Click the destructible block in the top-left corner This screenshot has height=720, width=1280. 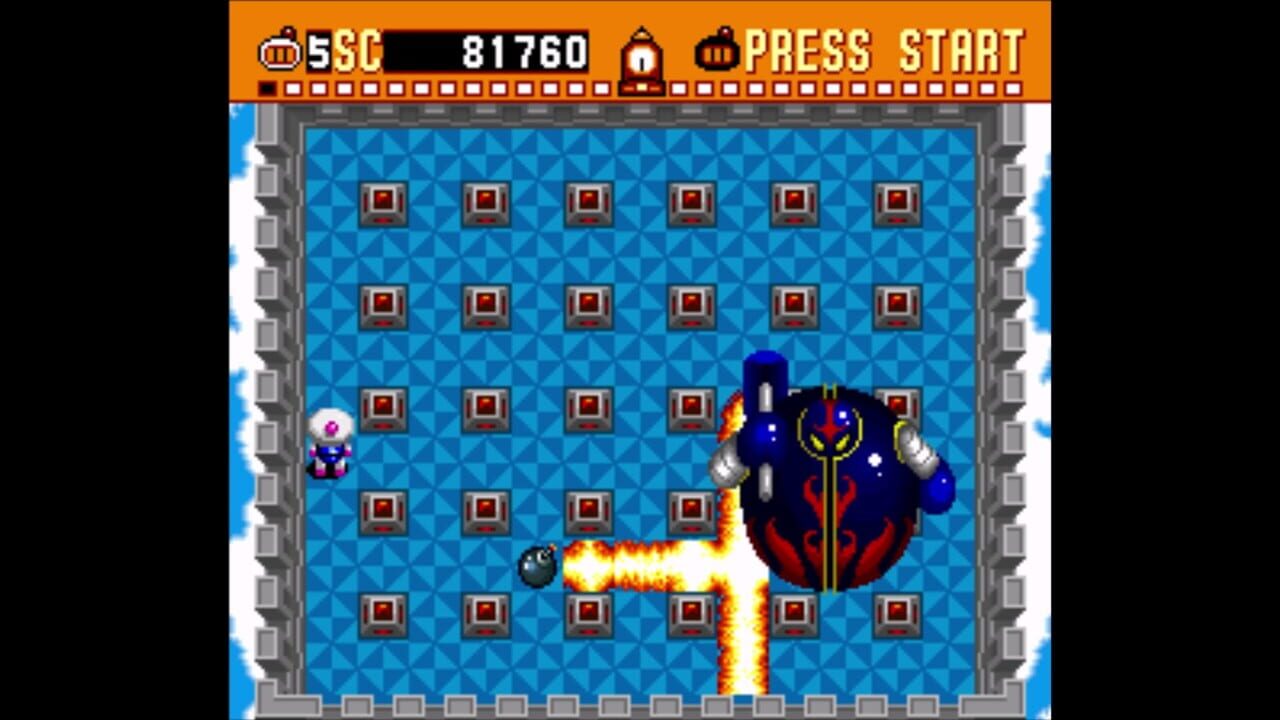384,201
